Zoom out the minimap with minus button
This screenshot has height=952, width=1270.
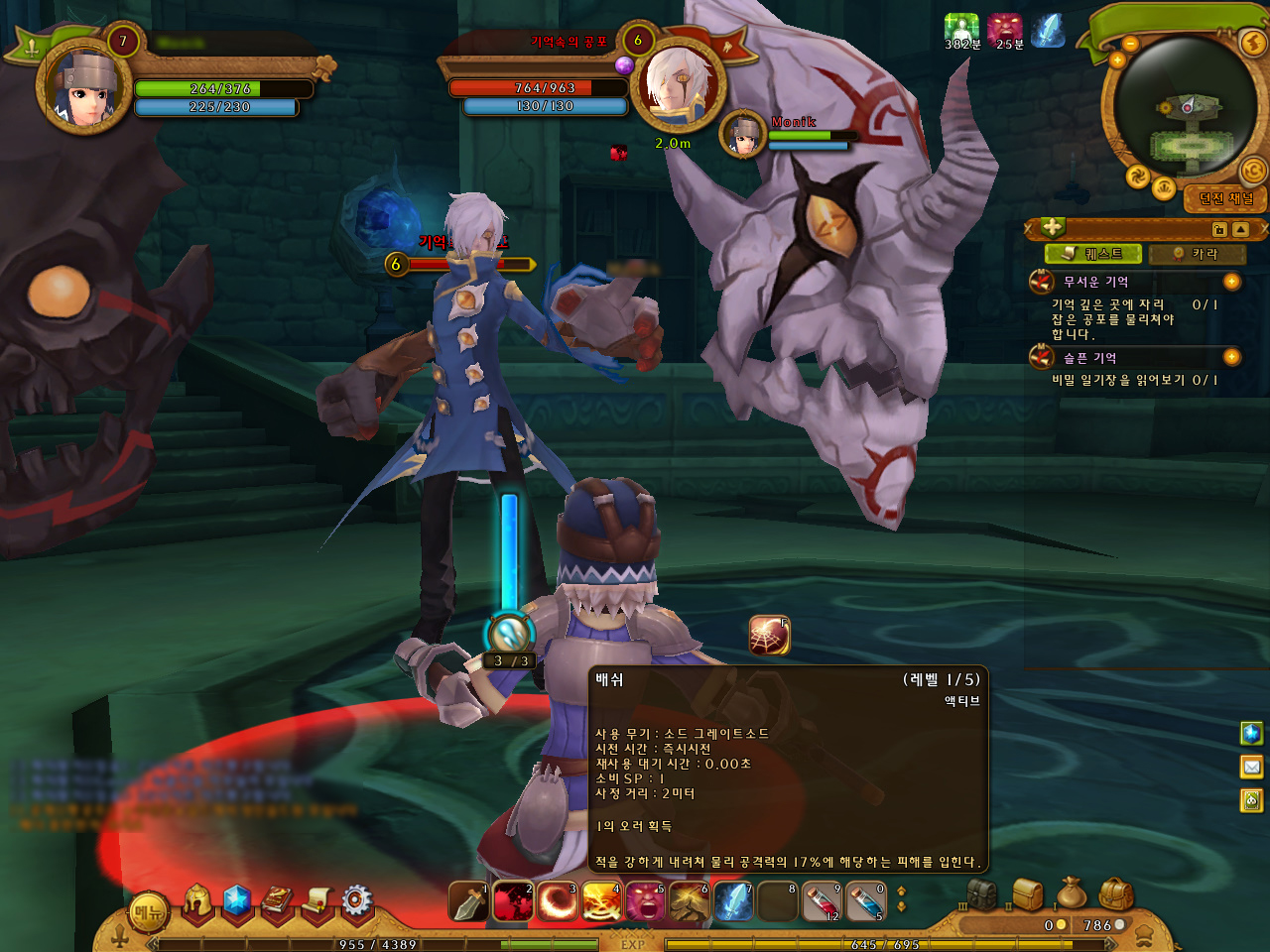1130,44
